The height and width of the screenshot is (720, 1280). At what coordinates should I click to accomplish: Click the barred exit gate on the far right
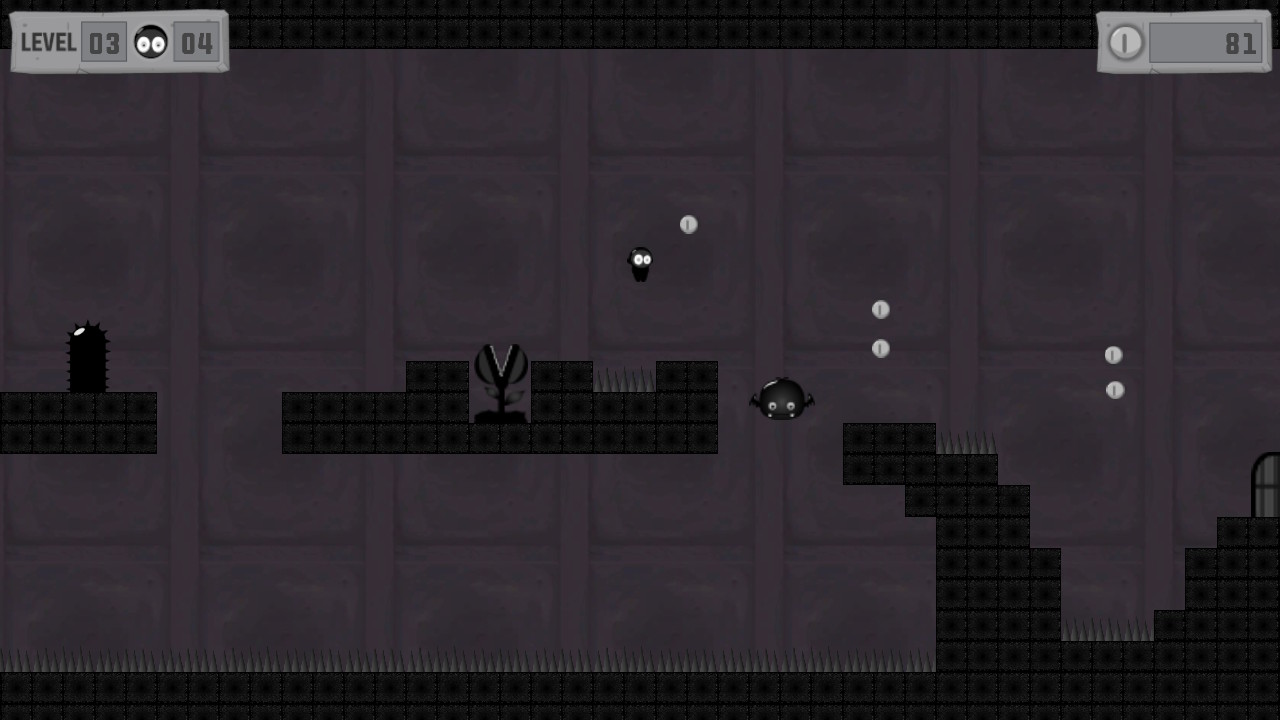click(1268, 485)
